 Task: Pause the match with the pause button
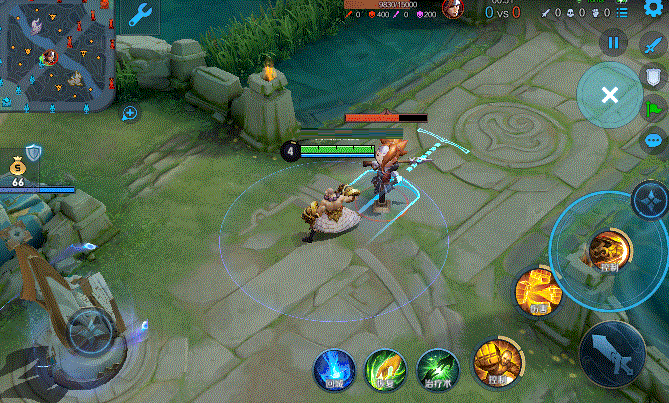tap(614, 44)
